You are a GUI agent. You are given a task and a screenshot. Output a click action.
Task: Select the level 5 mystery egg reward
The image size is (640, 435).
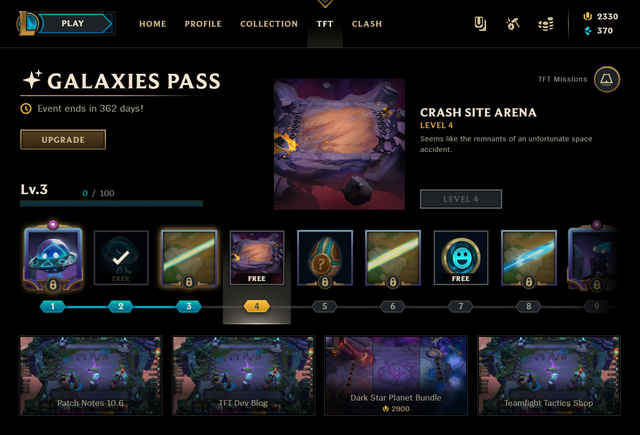(325, 259)
